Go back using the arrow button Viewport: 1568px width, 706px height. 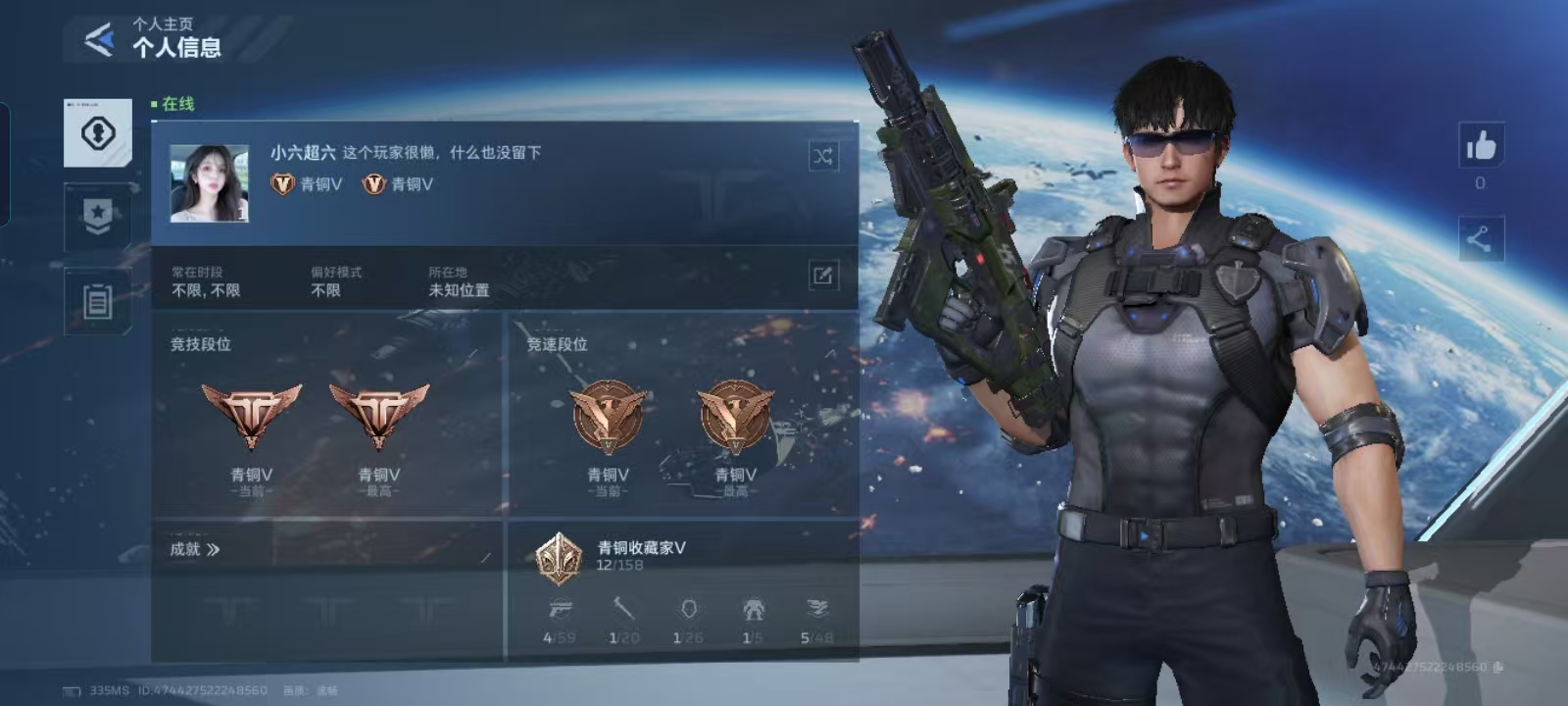point(99,39)
